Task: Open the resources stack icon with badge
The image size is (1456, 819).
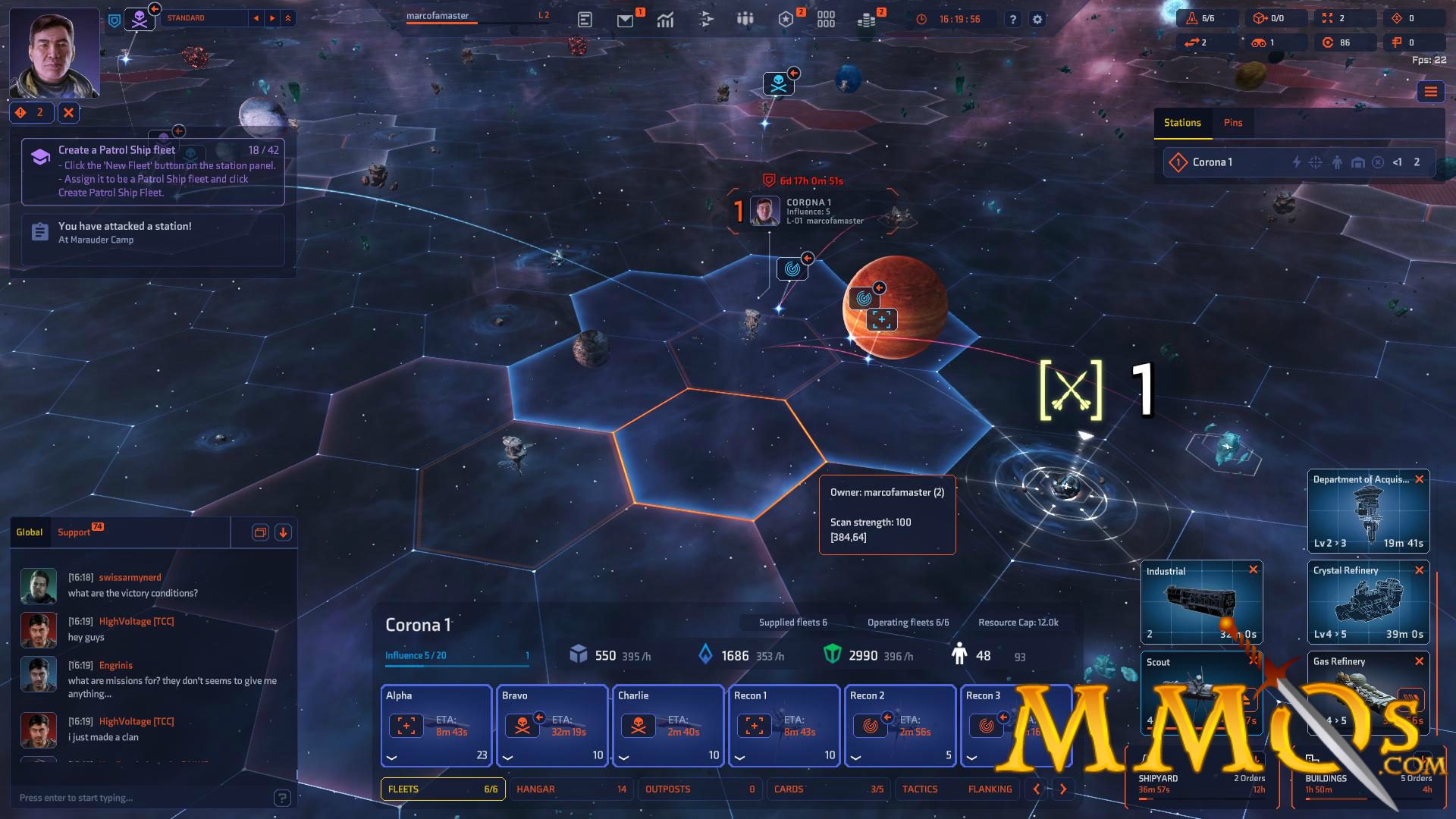Action: coord(868,19)
